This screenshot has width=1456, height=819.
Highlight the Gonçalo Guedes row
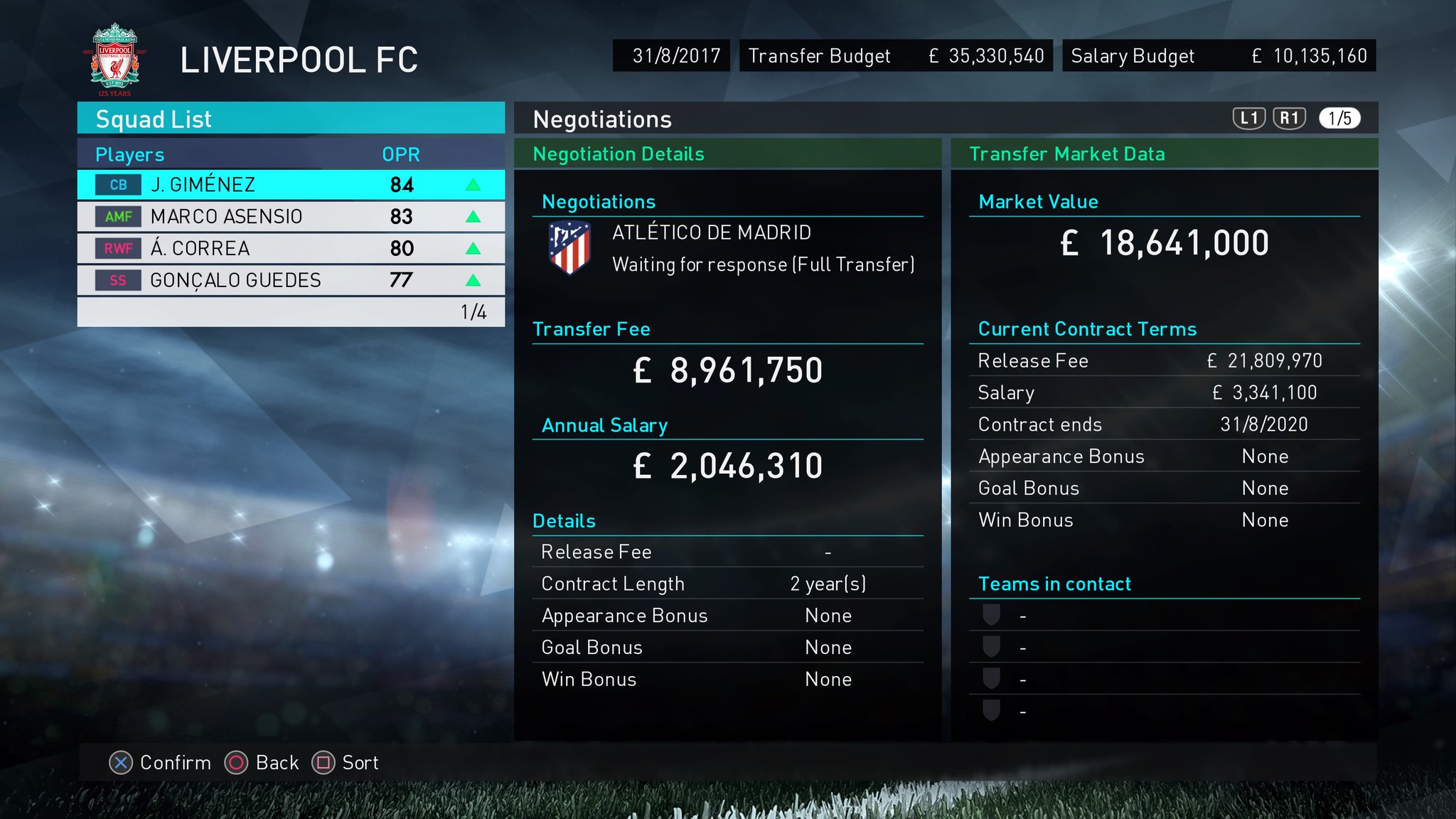[x=290, y=280]
